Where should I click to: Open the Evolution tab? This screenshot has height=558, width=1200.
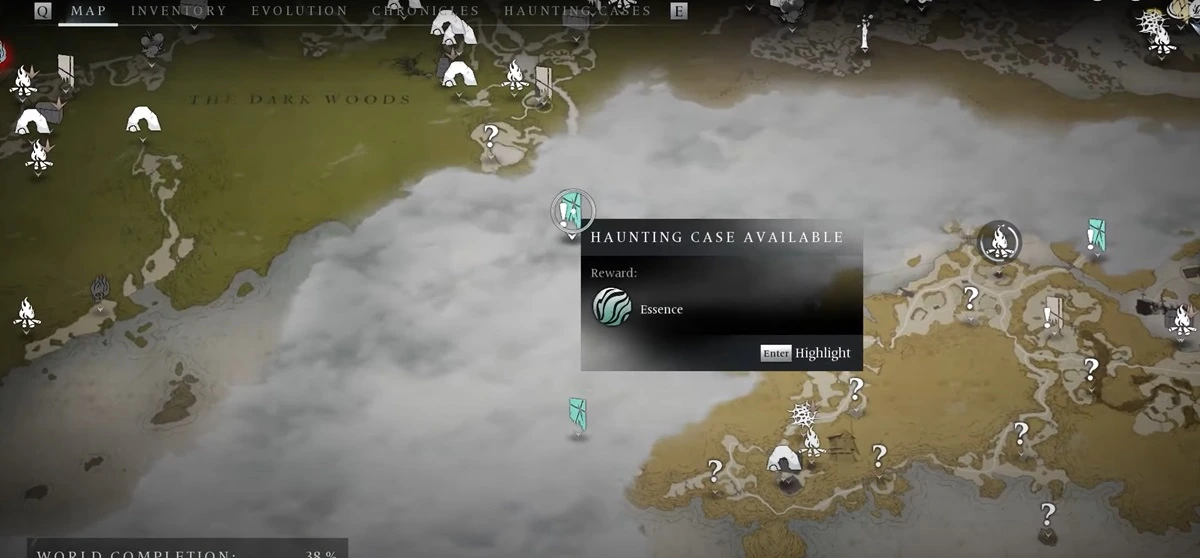pos(299,11)
